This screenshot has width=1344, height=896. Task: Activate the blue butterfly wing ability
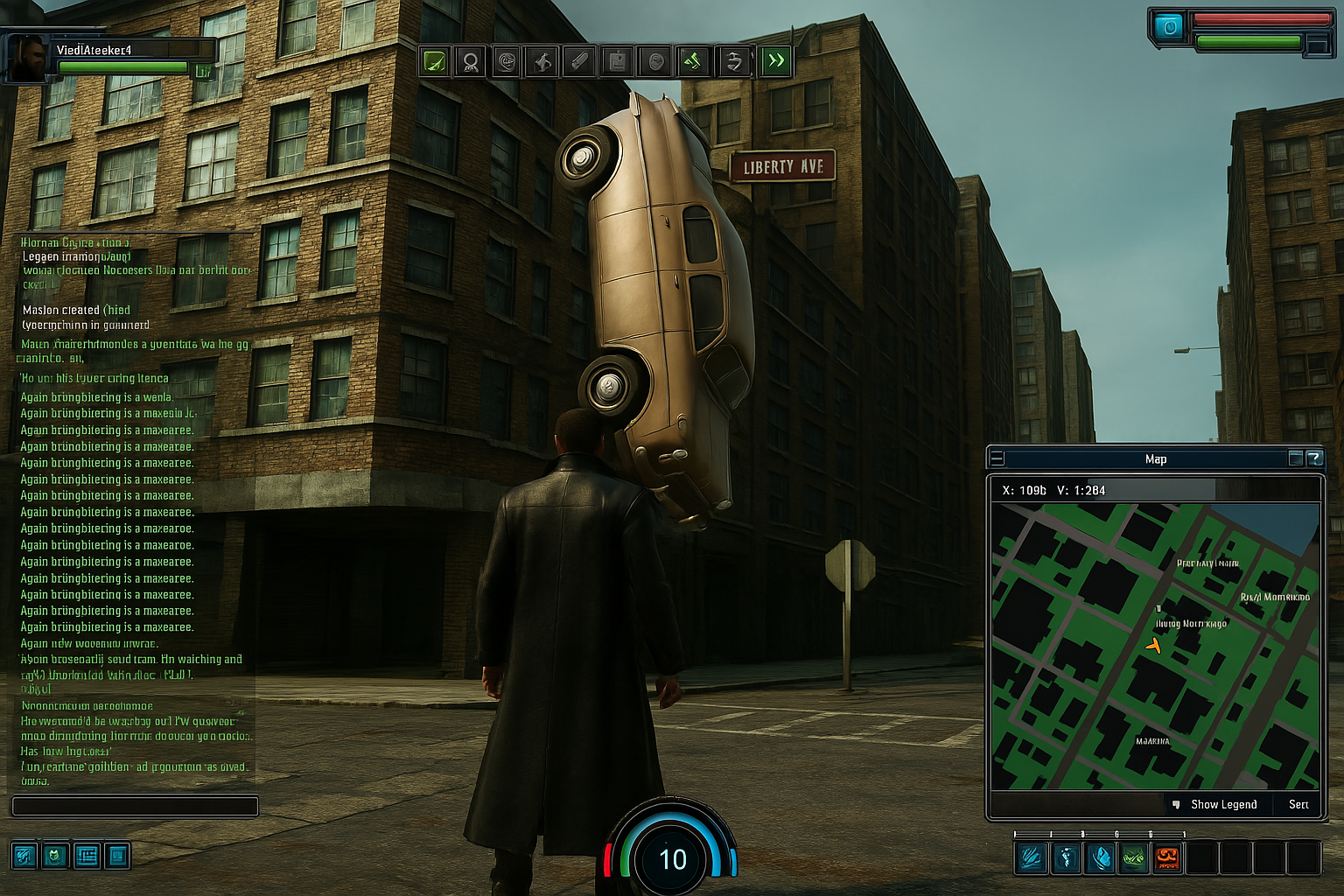pos(1100,857)
